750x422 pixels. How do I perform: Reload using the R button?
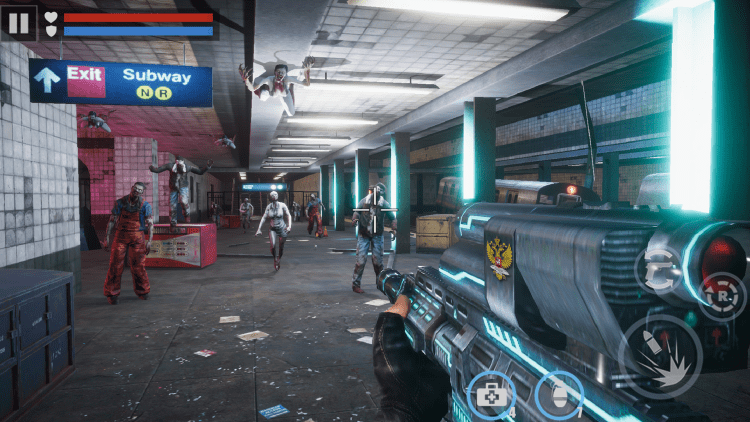click(723, 297)
